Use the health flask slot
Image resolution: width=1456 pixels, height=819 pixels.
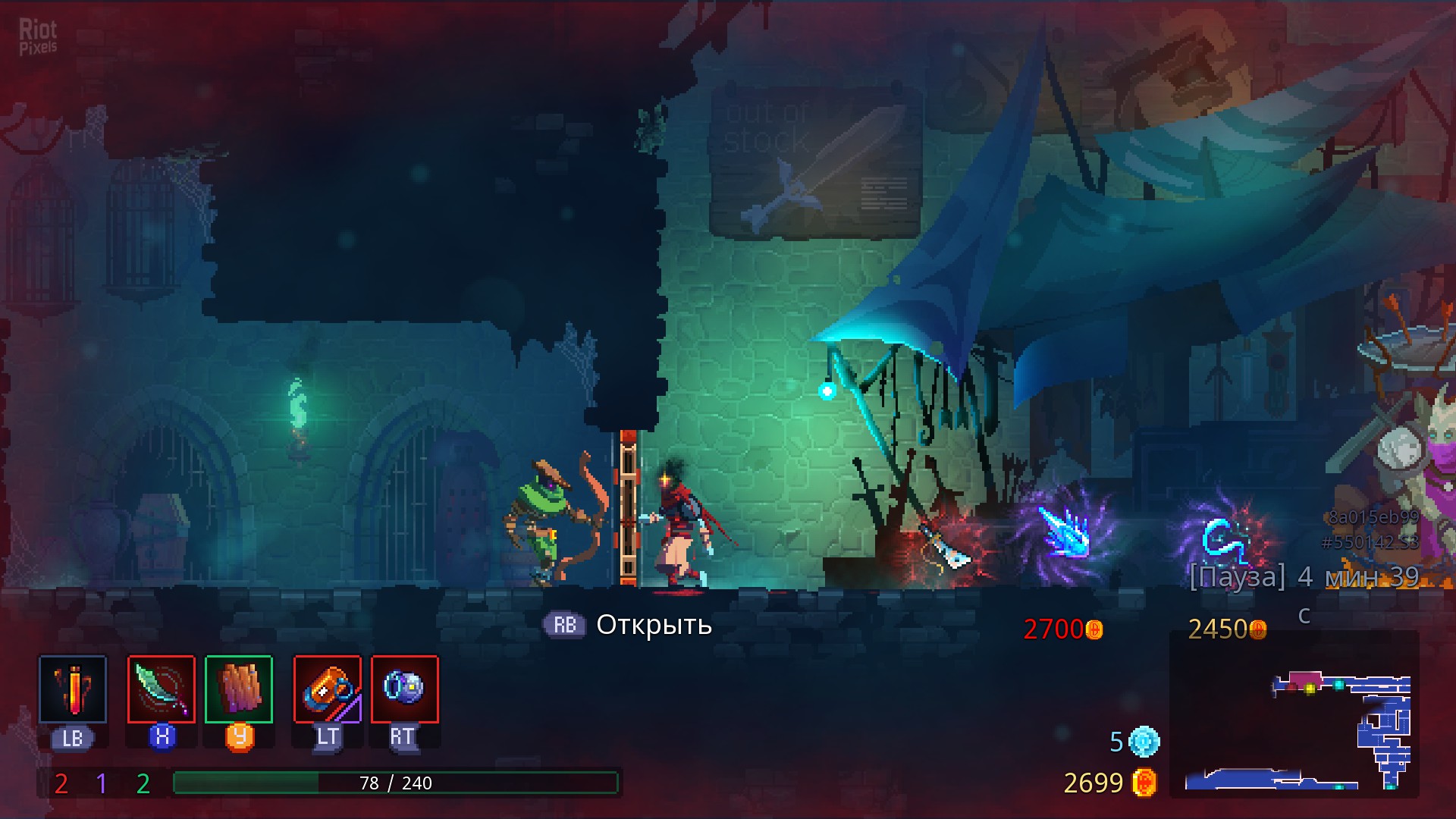point(73,689)
